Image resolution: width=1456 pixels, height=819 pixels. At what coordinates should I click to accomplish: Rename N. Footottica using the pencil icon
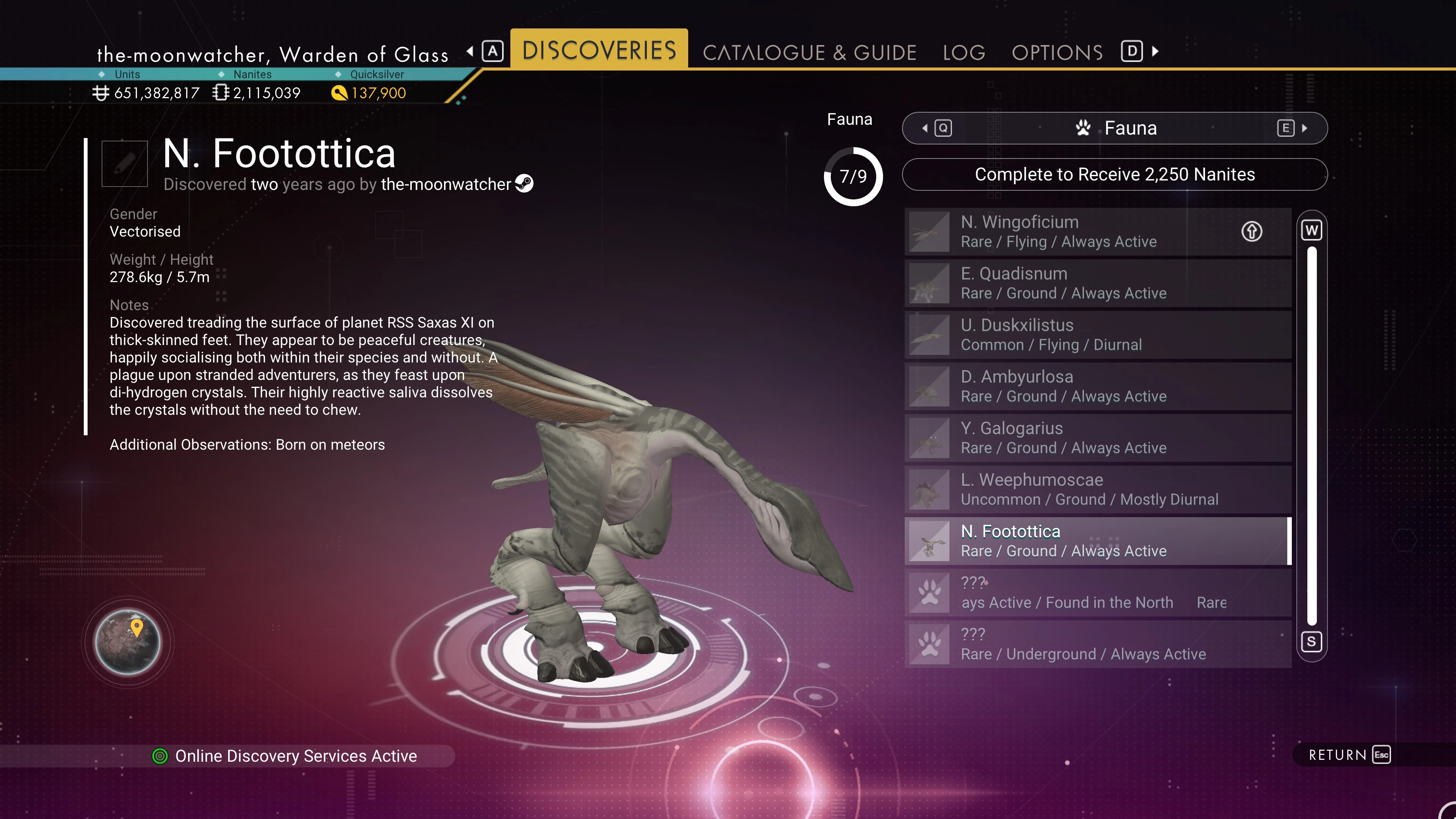click(124, 163)
